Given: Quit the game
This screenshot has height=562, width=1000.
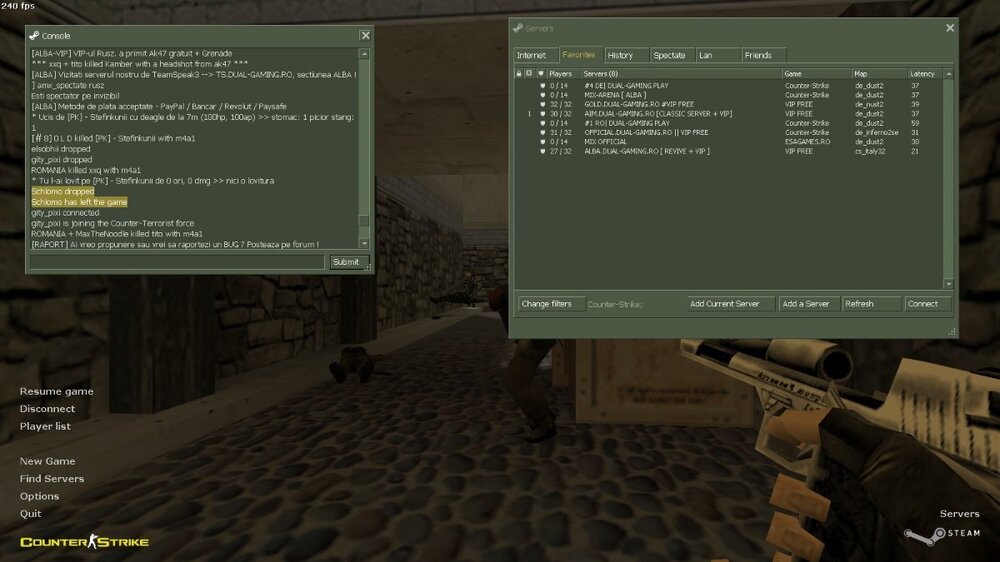Looking at the screenshot, I should click(30, 513).
